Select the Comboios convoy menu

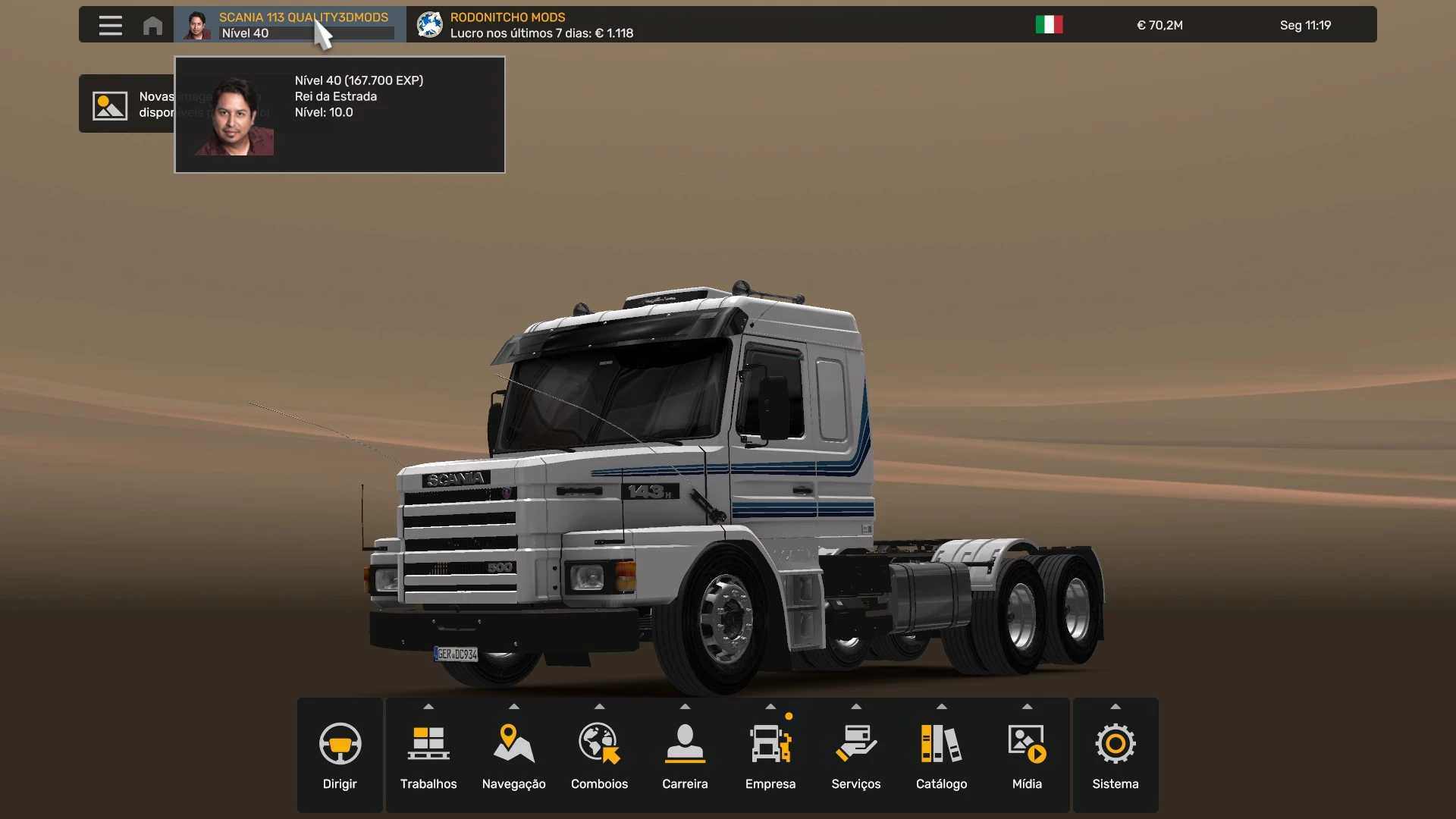click(x=599, y=755)
